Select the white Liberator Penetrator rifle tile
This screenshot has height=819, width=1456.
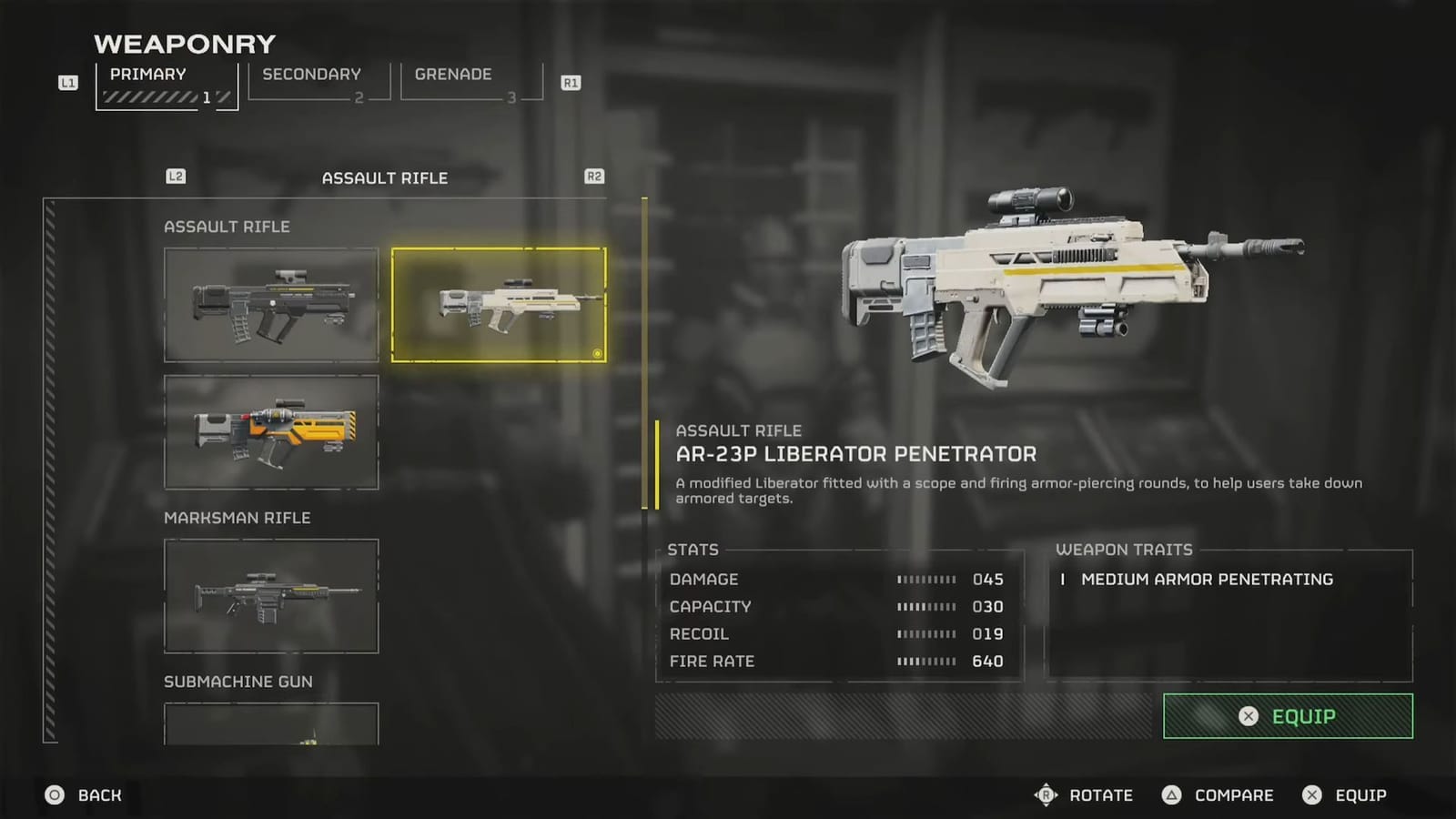[x=499, y=305]
